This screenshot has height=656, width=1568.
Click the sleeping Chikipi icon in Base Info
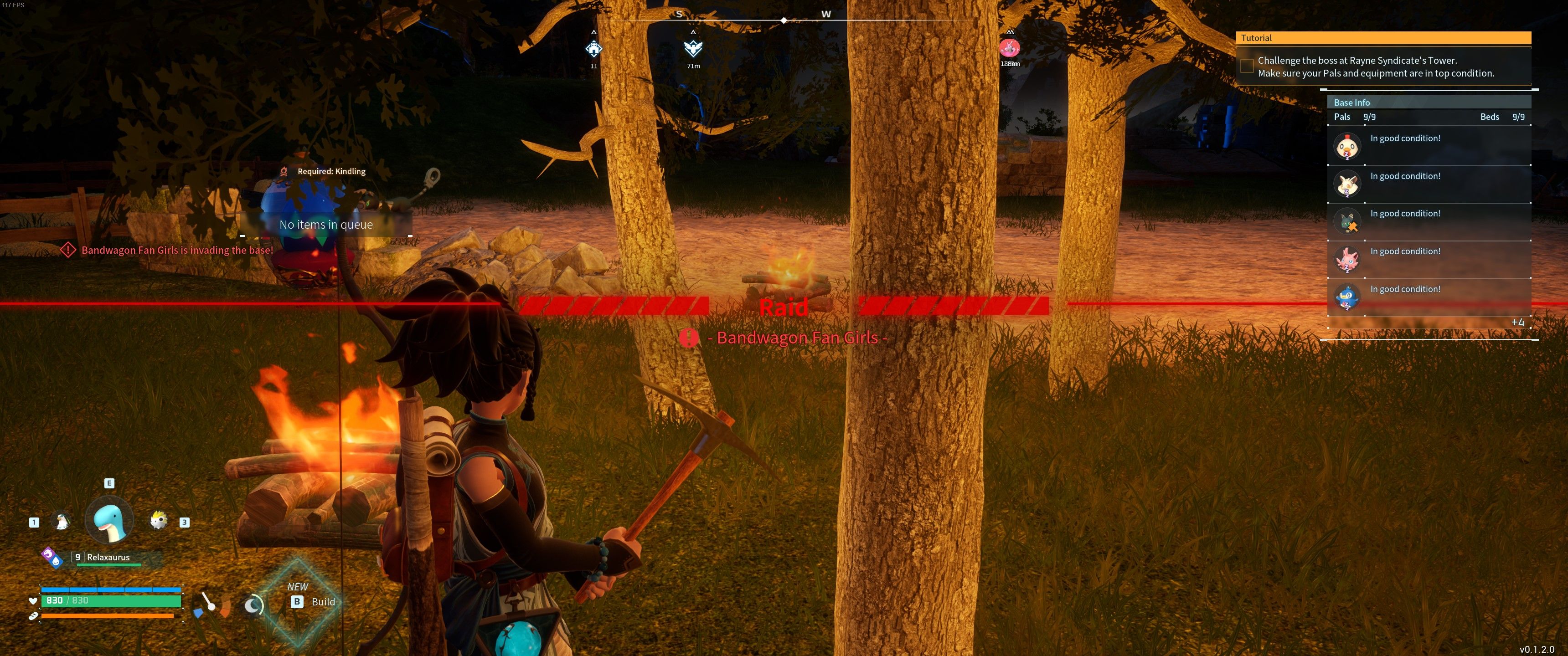1347,145
